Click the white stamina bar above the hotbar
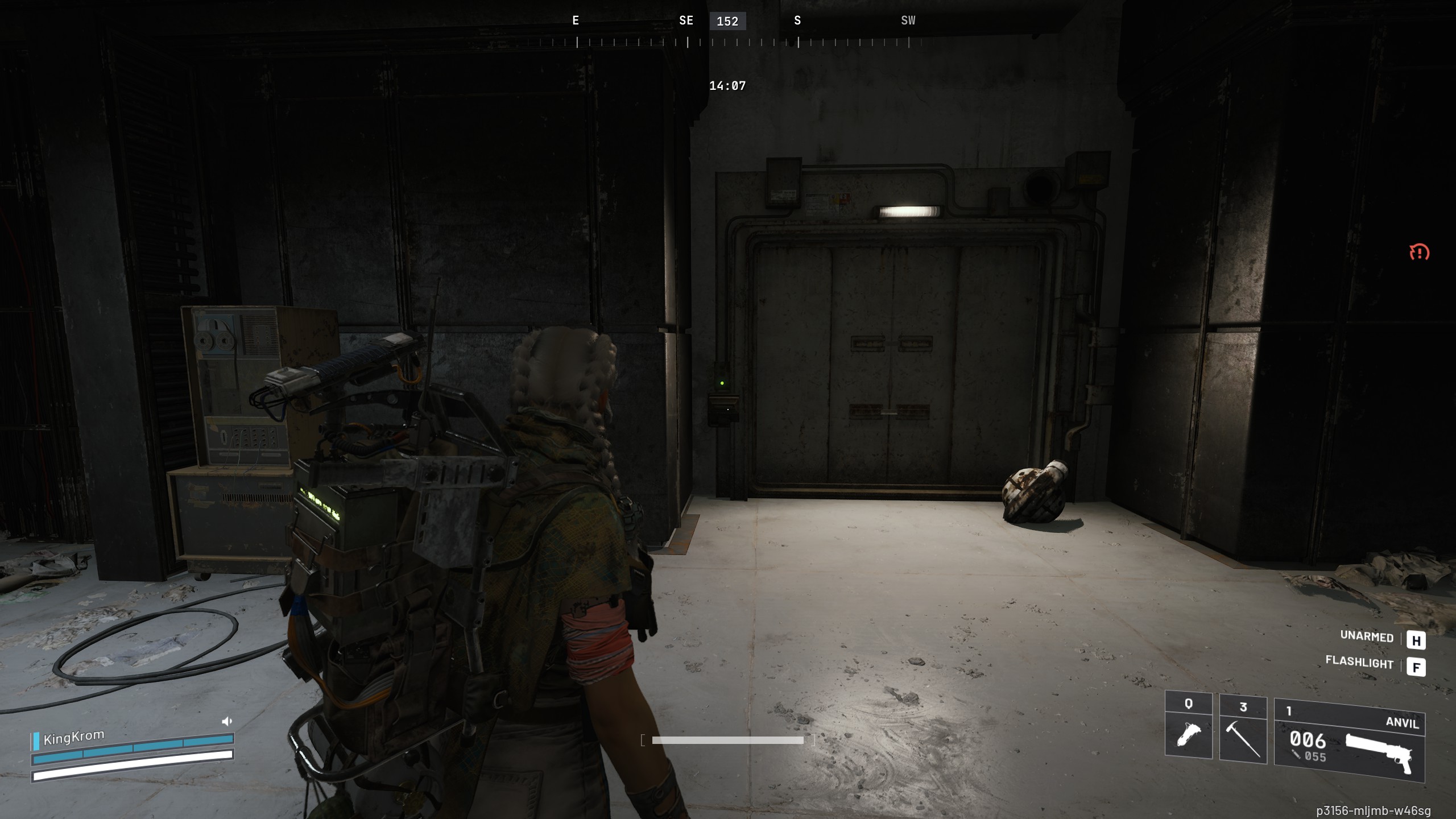 [727, 741]
